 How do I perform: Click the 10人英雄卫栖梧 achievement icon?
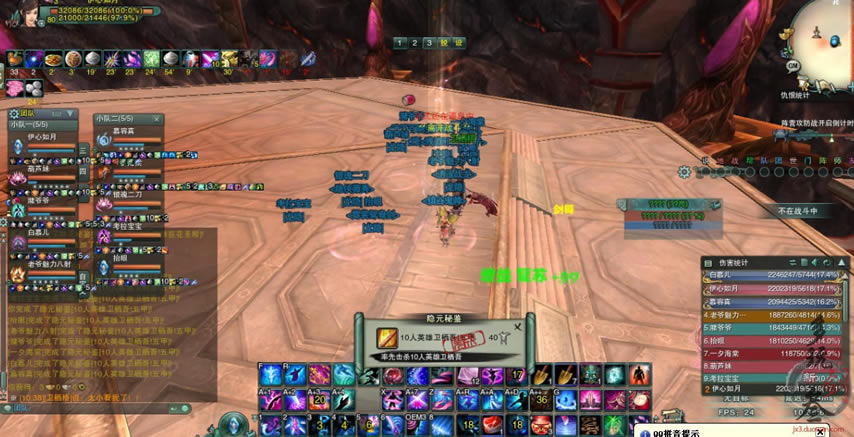[x=387, y=339]
